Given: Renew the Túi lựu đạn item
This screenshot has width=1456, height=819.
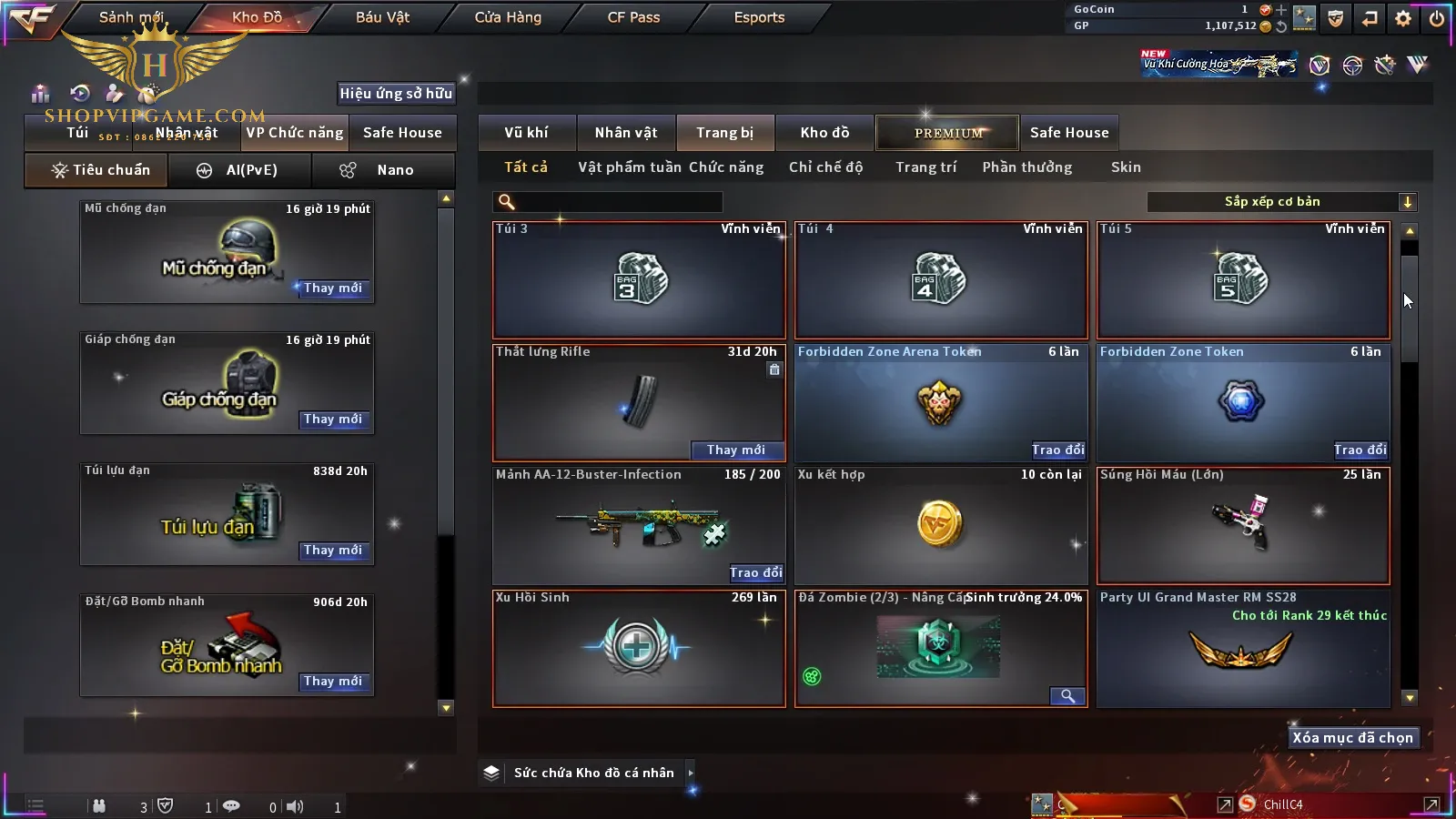Looking at the screenshot, I should click(333, 551).
